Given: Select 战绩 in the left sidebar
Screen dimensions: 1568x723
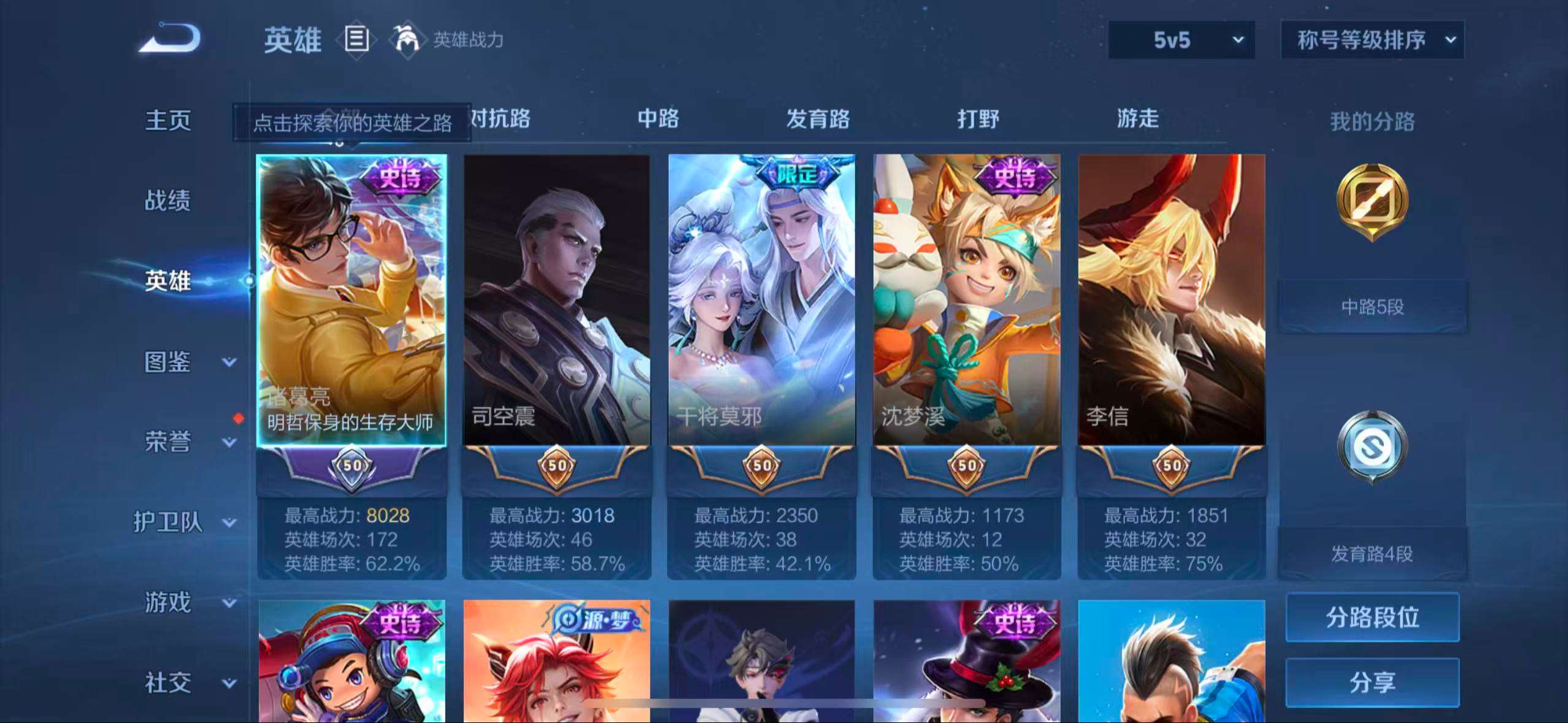Looking at the screenshot, I should click(167, 201).
